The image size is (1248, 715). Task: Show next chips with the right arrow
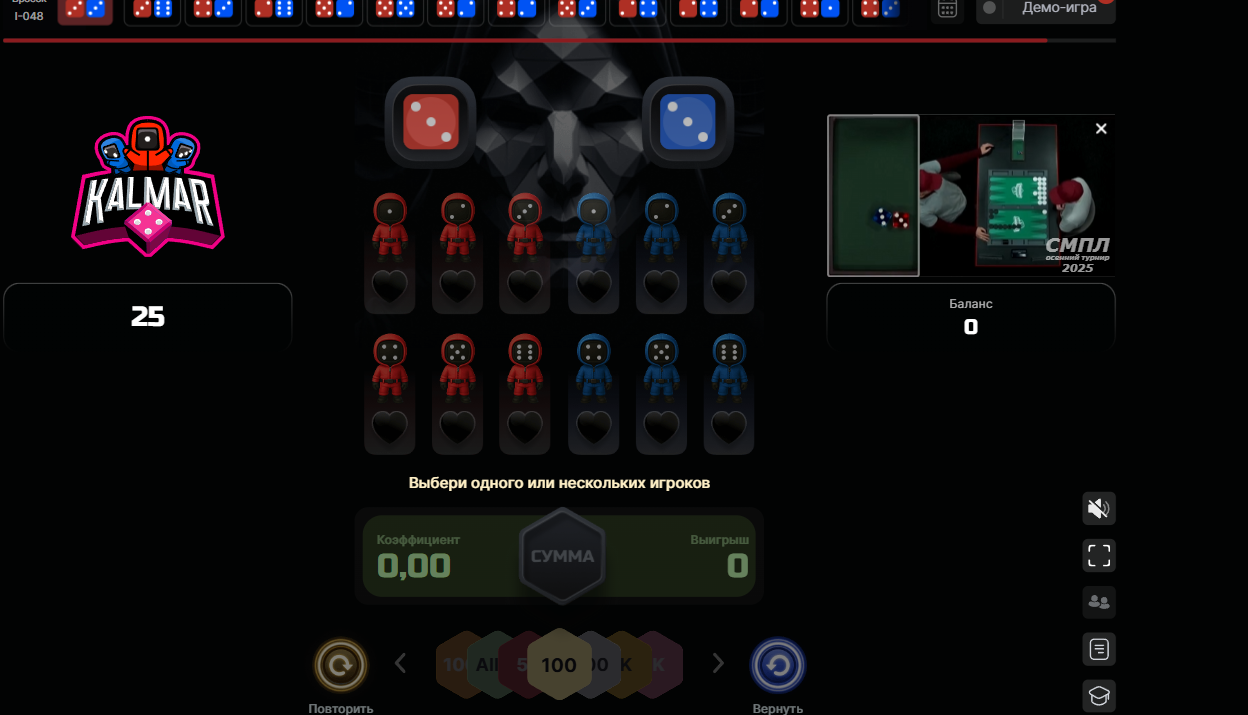pos(717,663)
